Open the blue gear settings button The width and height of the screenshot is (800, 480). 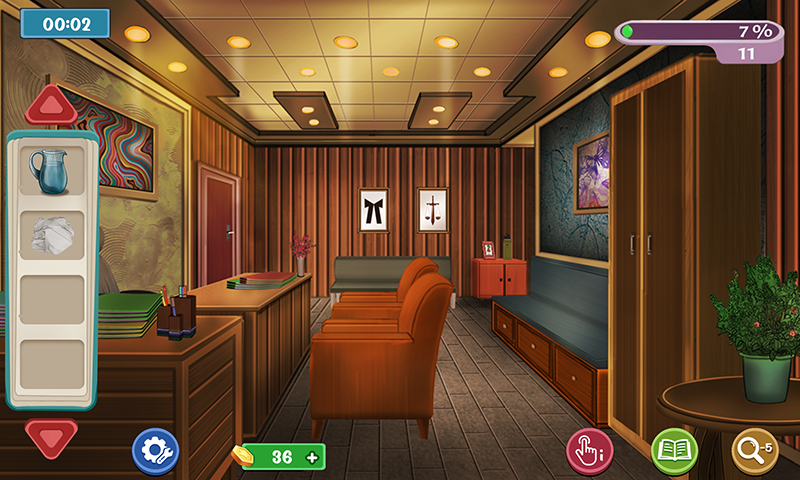click(155, 451)
